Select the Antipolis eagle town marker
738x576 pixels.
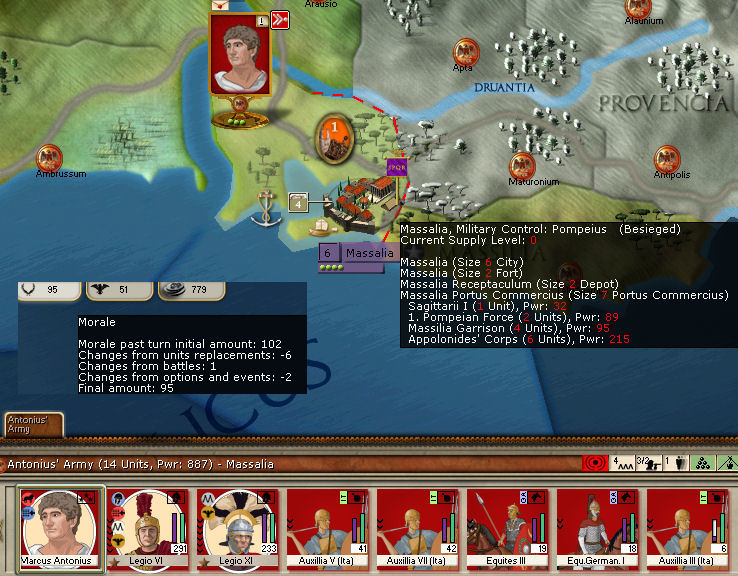(667, 158)
